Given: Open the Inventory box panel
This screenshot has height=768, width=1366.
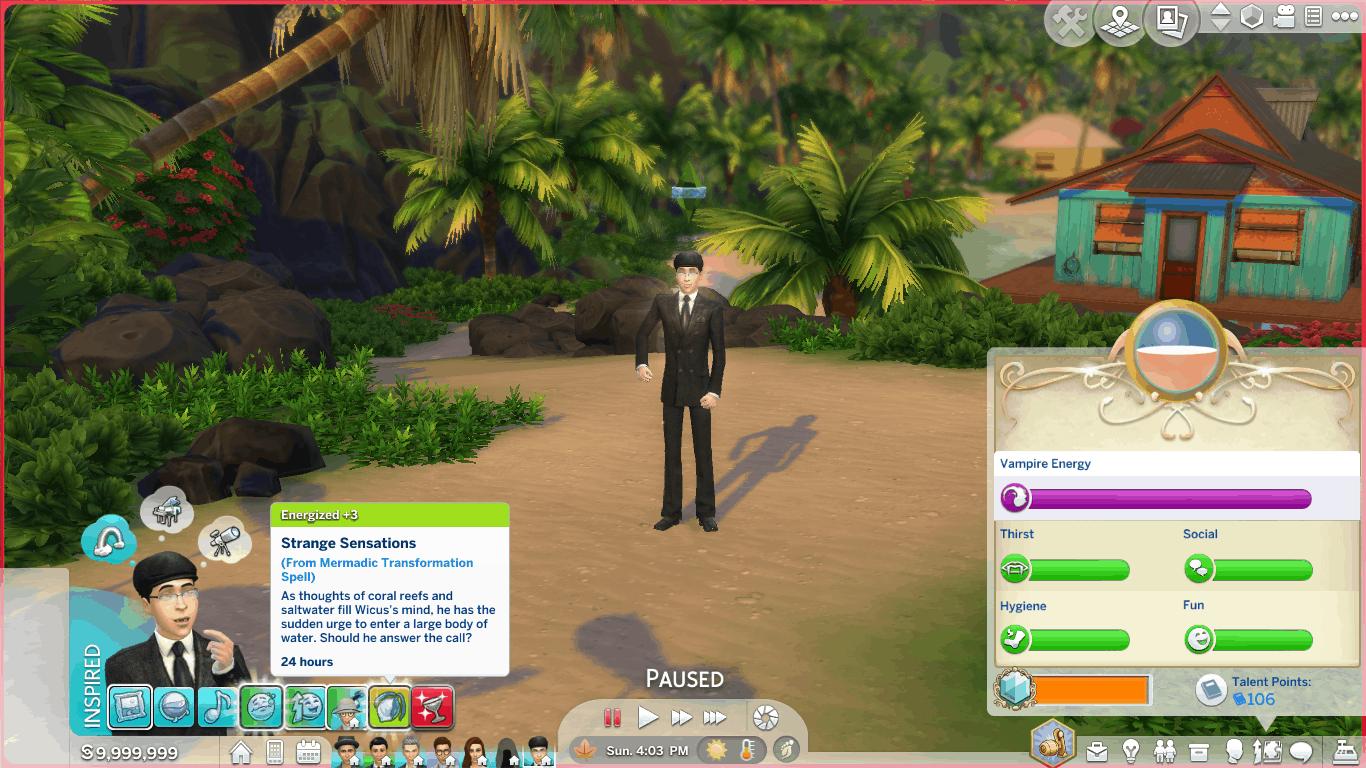Looking at the screenshot, I should [1199, 750].
